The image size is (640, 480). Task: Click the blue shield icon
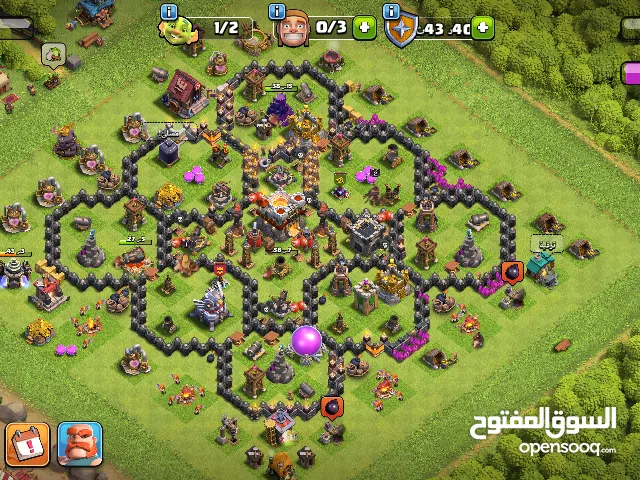[x=399, y=30]
